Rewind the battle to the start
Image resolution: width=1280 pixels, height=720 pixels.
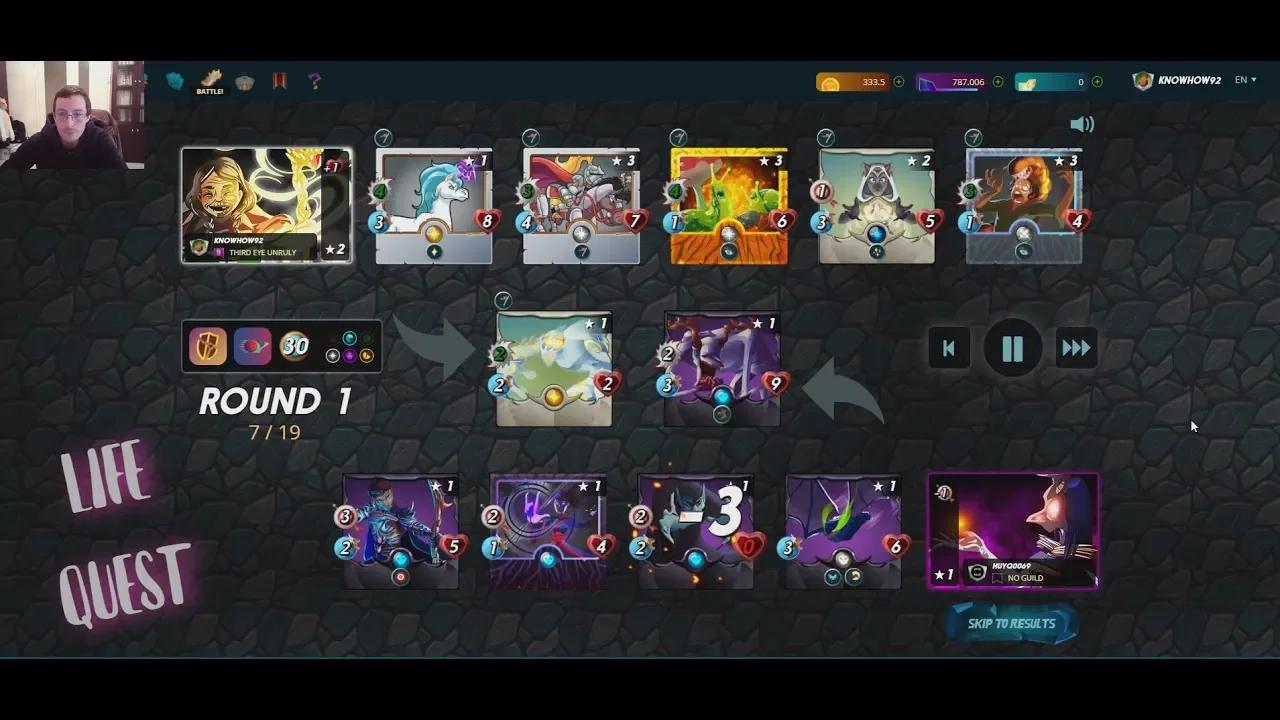point(948,348)
